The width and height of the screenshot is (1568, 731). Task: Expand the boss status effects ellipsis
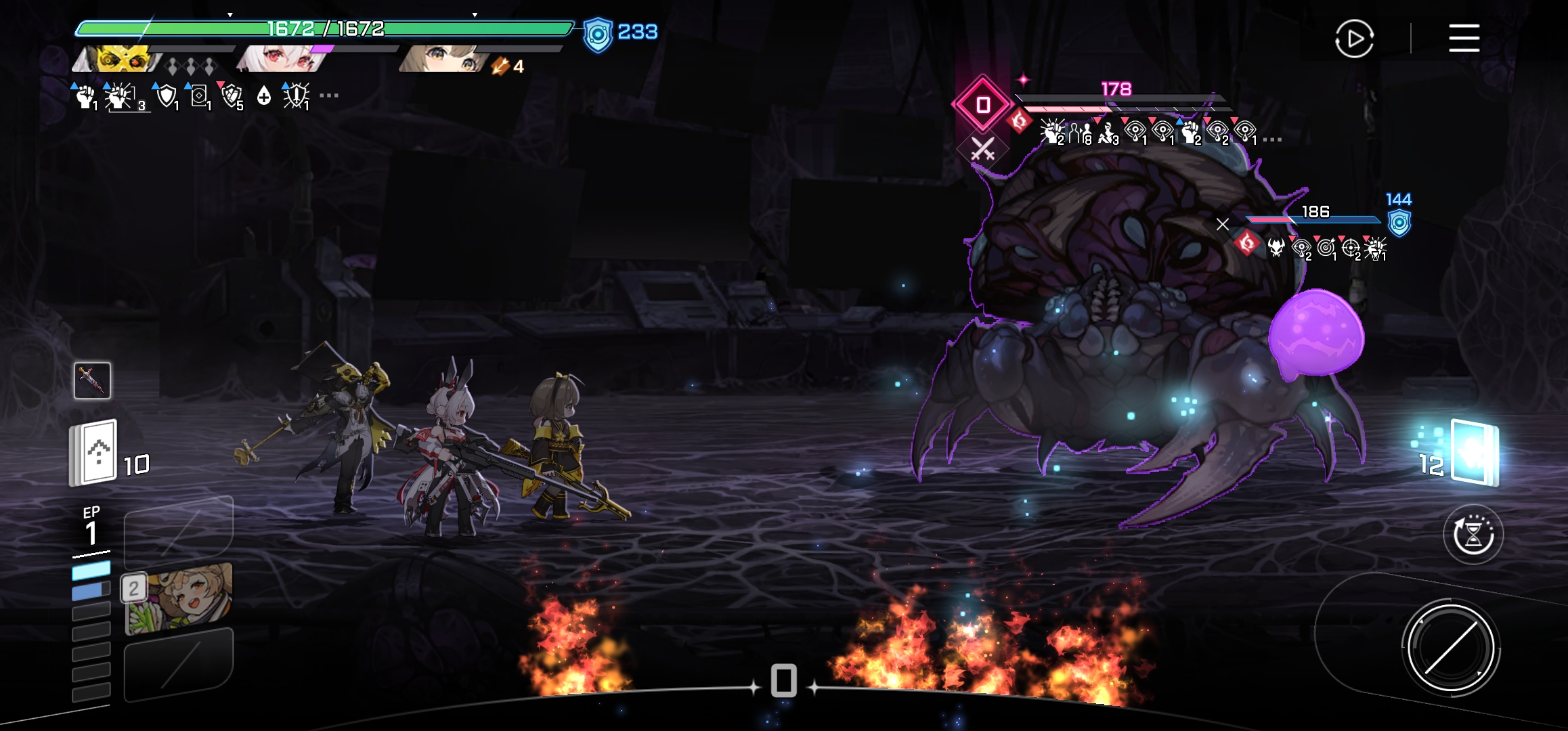click(1272, 139)
